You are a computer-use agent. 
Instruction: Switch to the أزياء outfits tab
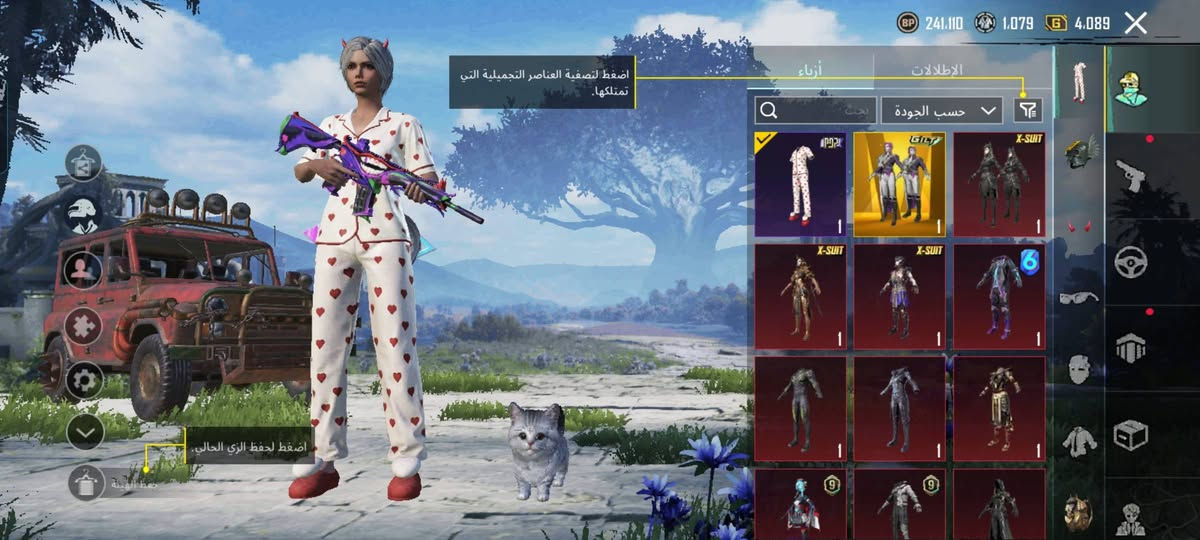[x=812, y=70]
